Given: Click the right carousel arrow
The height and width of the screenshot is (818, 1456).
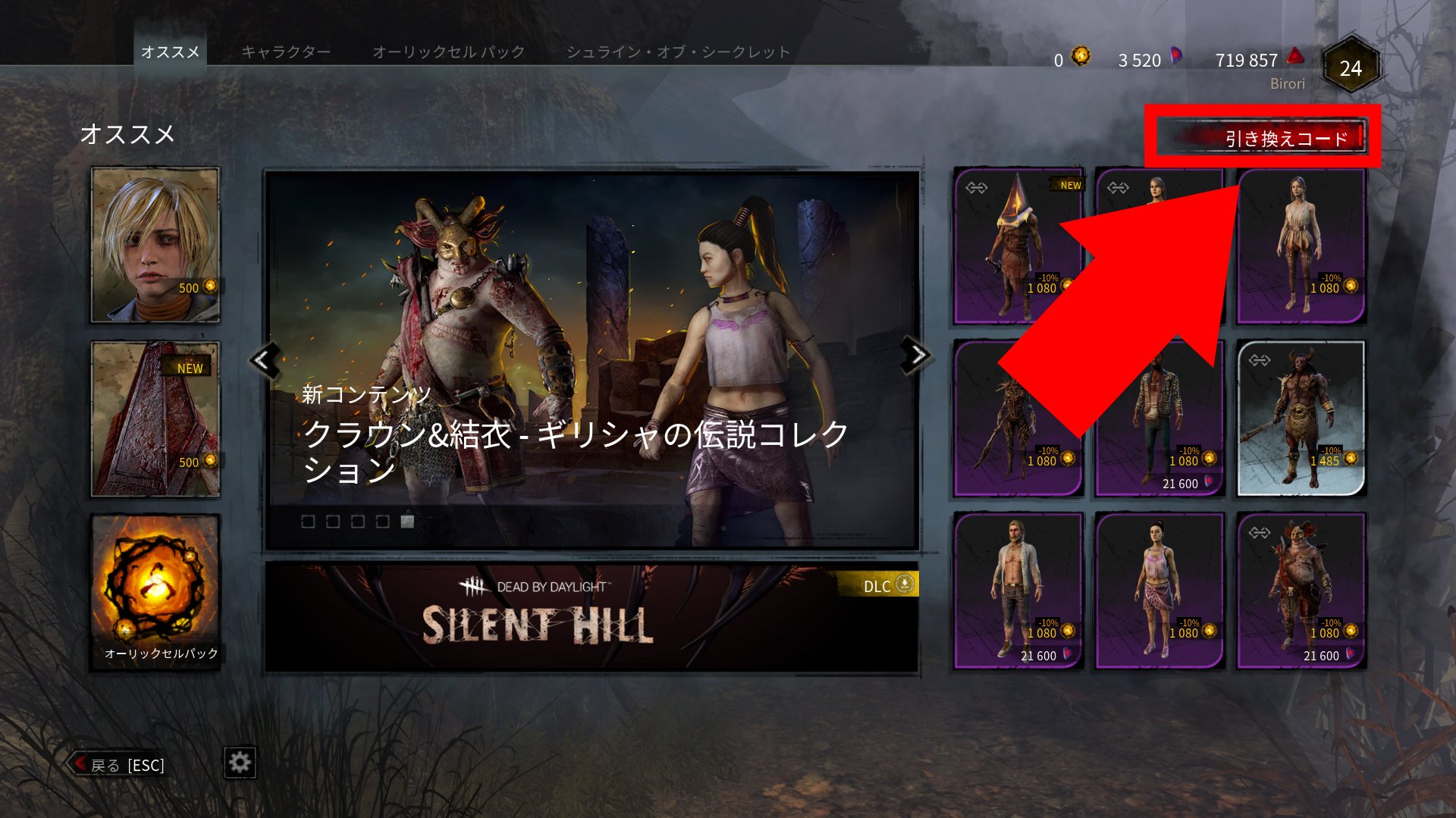Looking at the screenshot, I should (916, 356).
